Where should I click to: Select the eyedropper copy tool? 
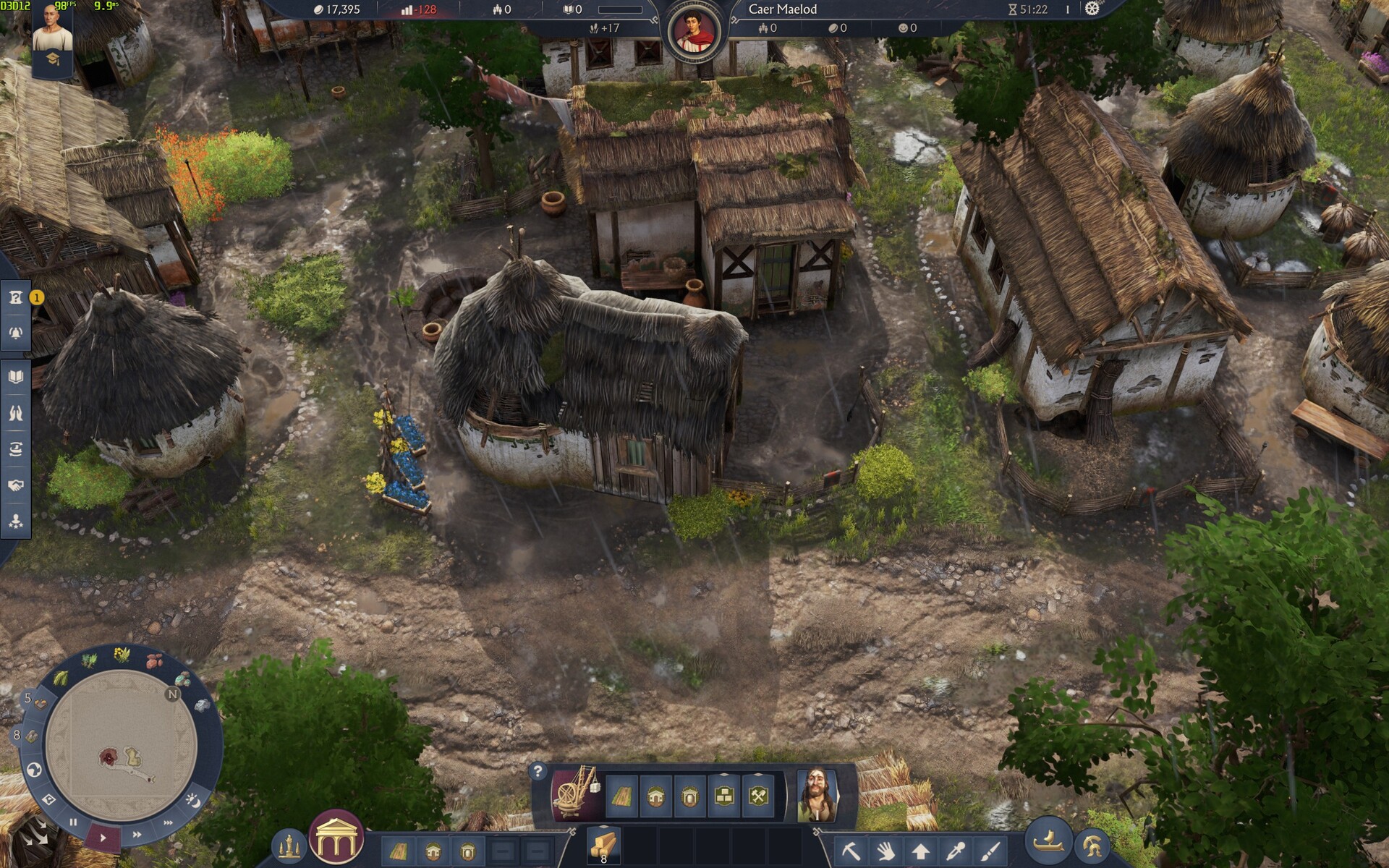[955, 851]
